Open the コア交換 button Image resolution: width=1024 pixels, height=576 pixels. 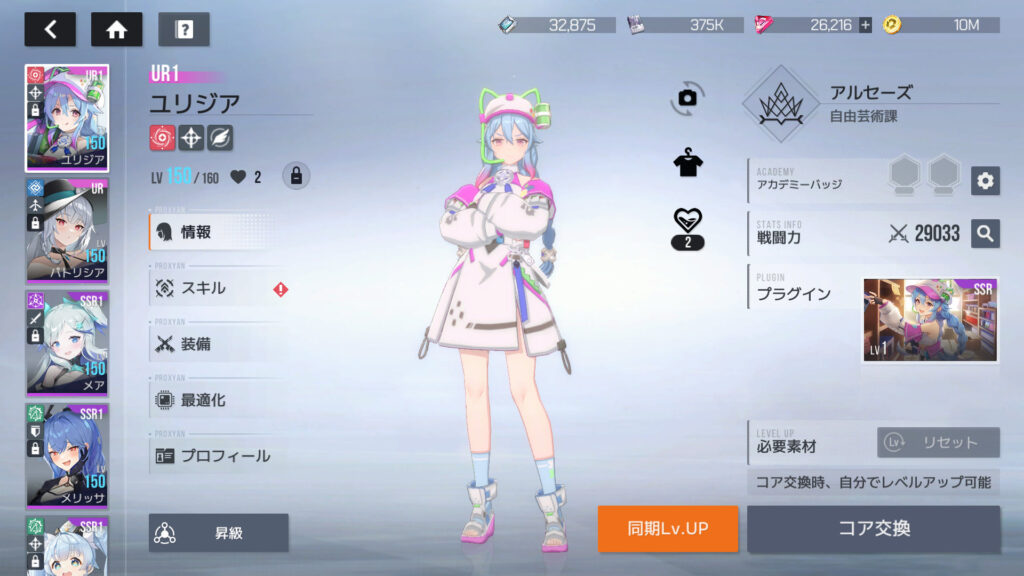[873, 528]
